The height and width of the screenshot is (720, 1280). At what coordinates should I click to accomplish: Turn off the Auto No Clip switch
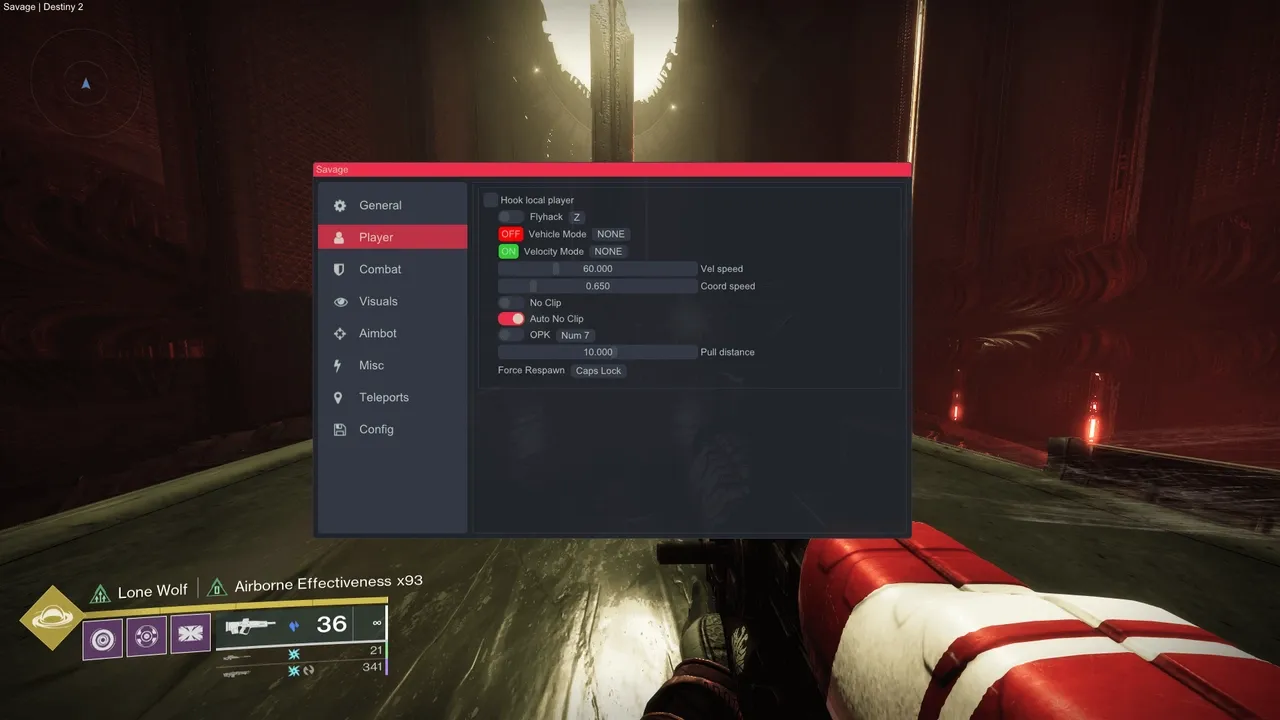click(511, 319)
